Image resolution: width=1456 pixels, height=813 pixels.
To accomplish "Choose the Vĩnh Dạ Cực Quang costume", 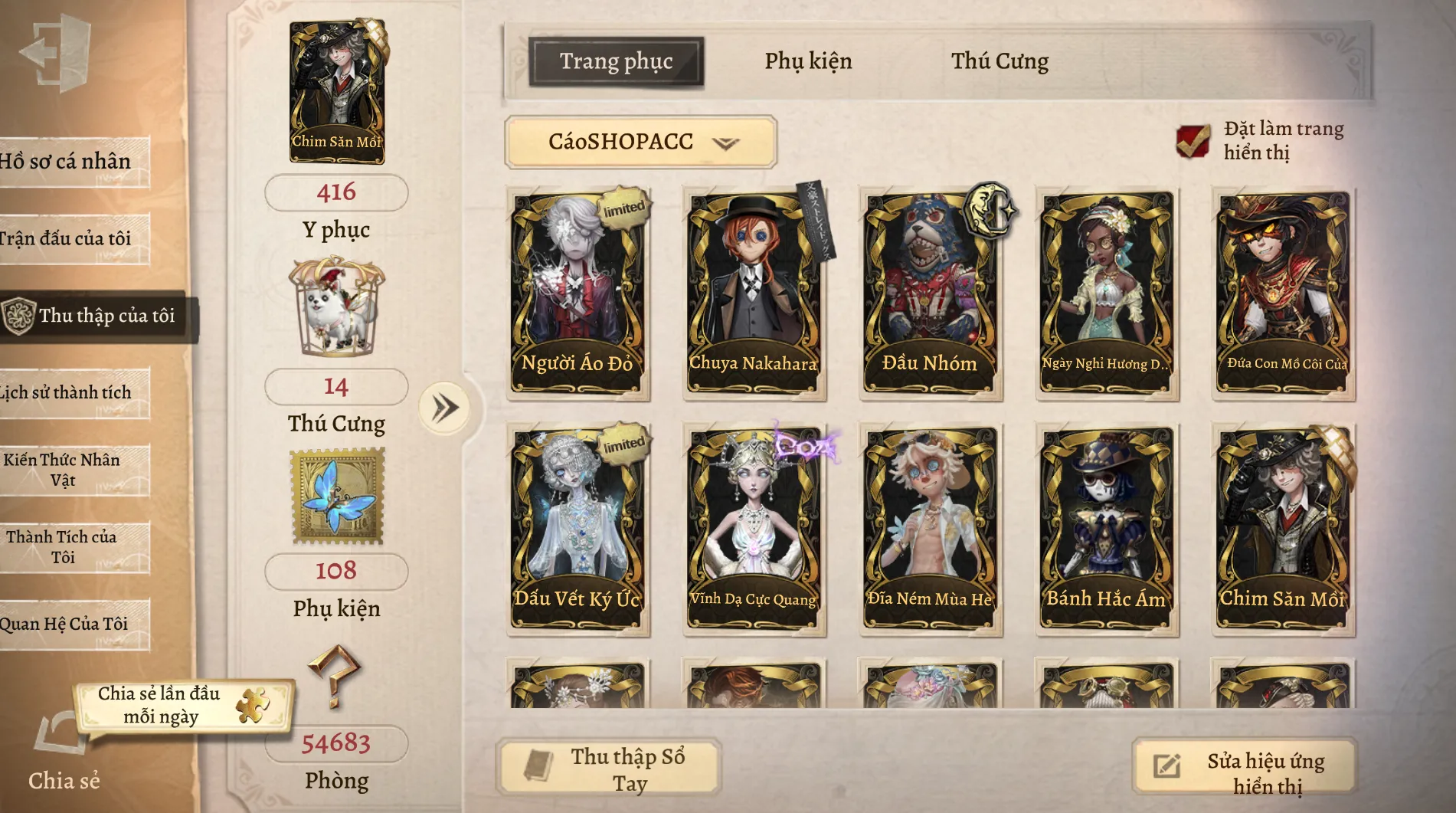I will pyautogui.click(x=754, y=529).
